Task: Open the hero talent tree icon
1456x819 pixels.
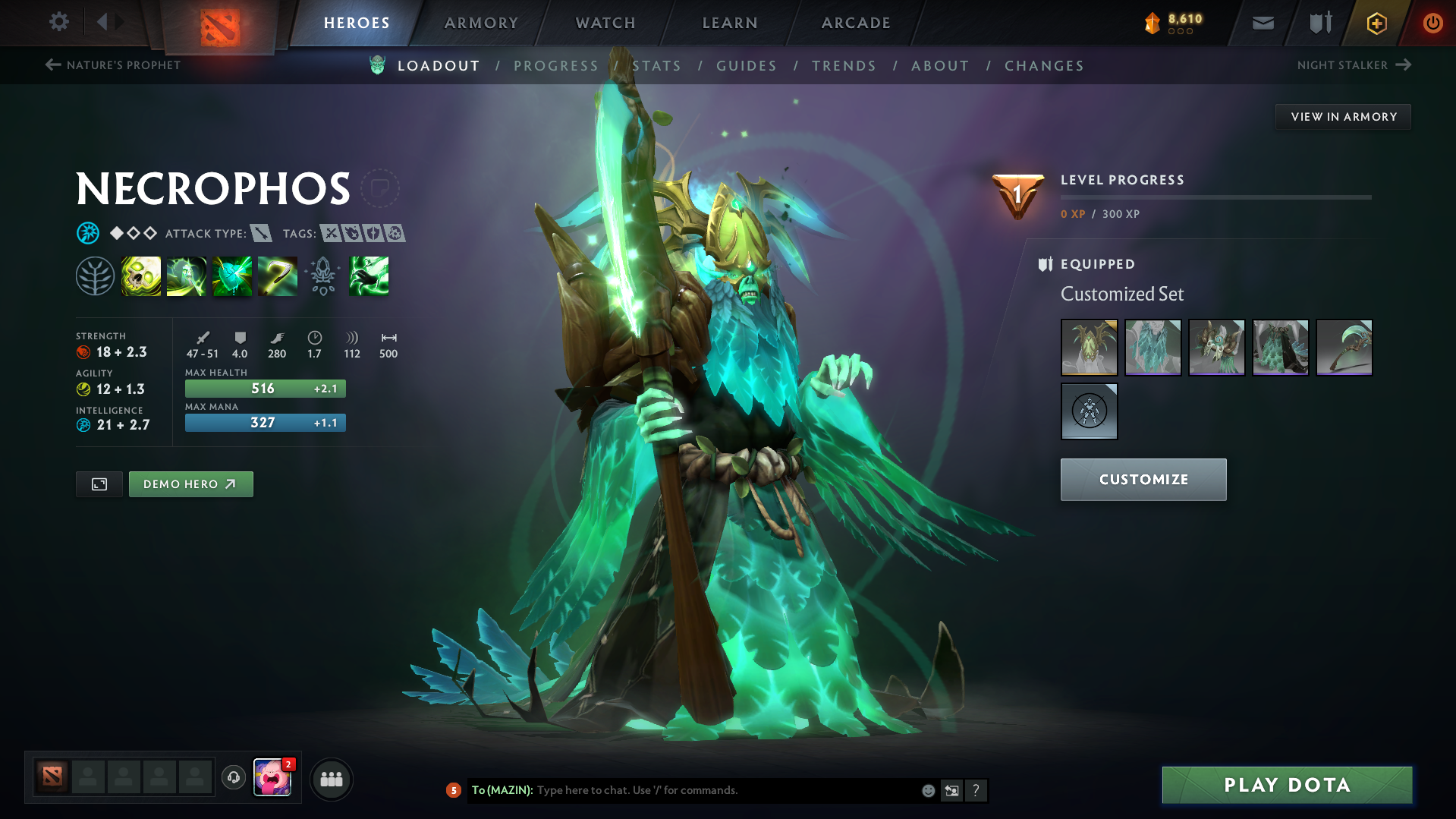Action: [x=95, y=276]
